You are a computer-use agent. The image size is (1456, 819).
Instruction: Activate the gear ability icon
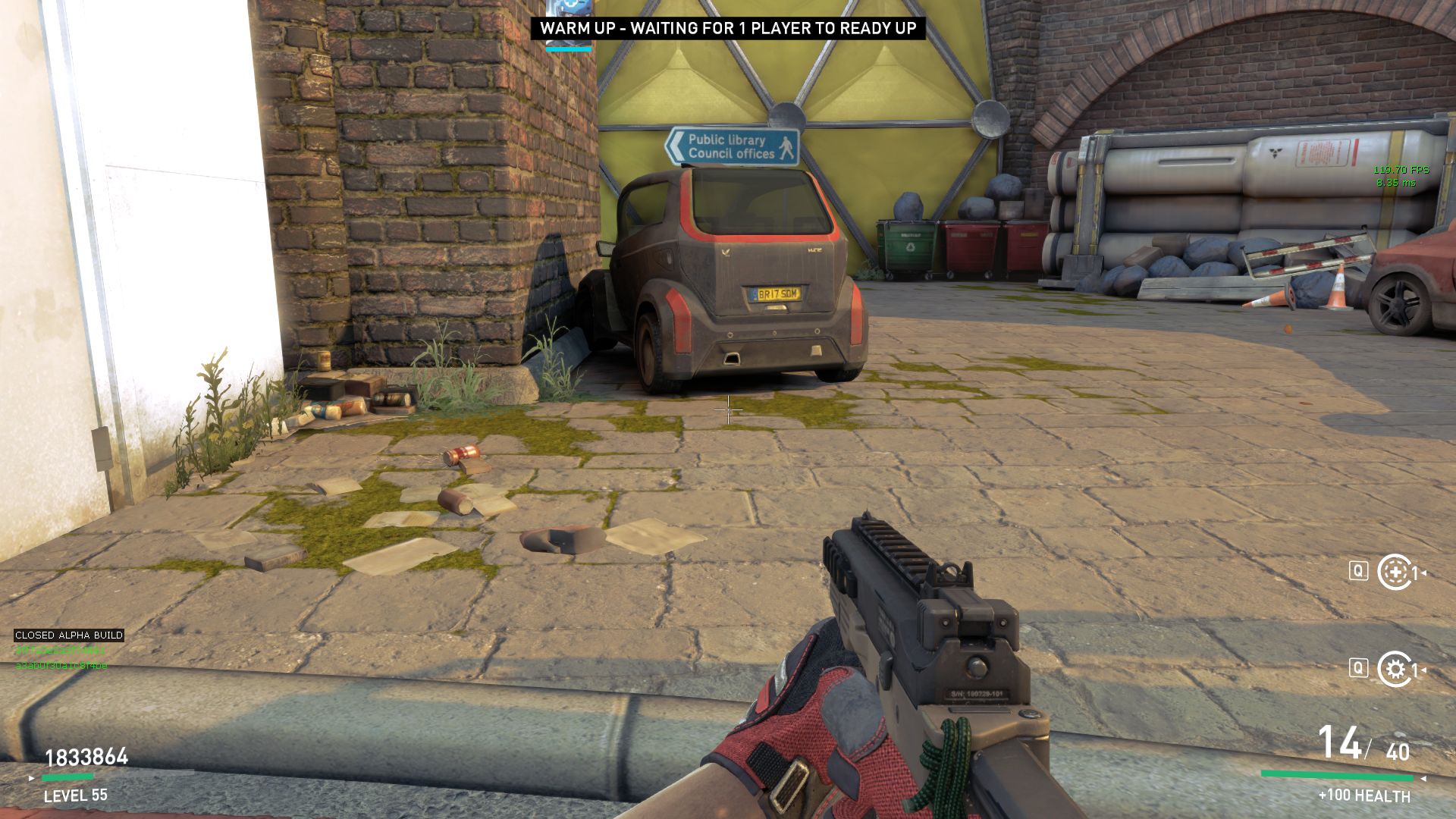click(x=1394, y=669)
